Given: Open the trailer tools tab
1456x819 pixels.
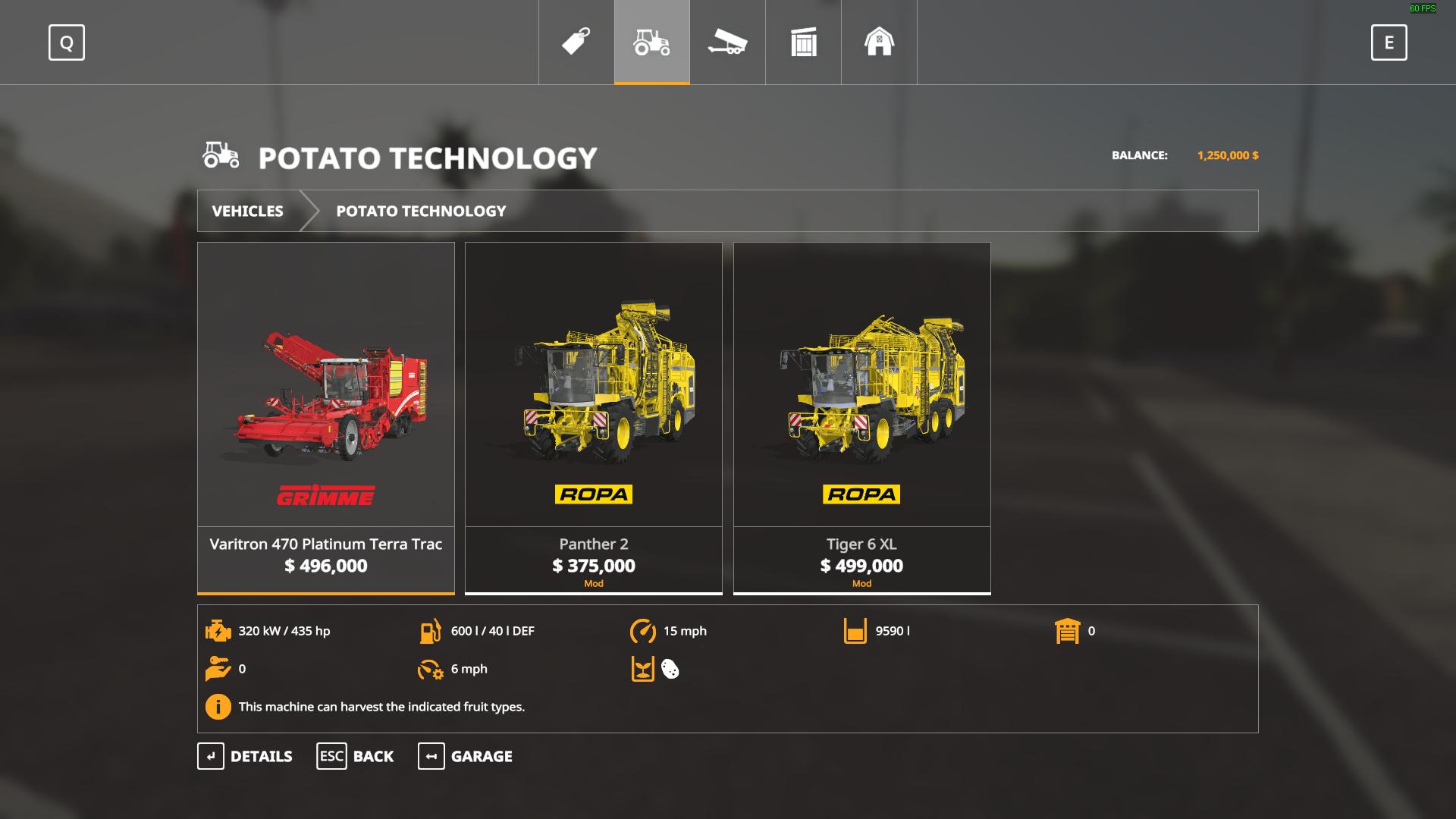Looking at the screenshot, I should pos(728,42).
